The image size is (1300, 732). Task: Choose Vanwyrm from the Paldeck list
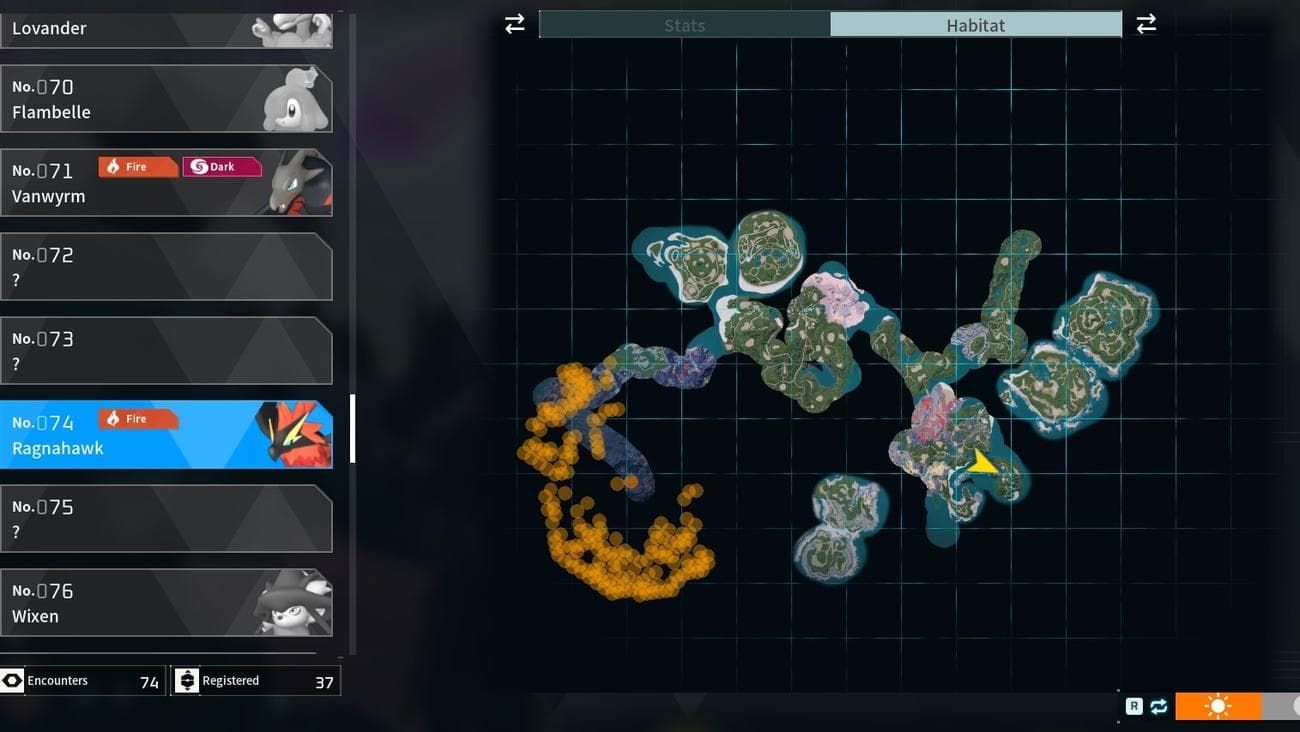[x=166, y=183]
